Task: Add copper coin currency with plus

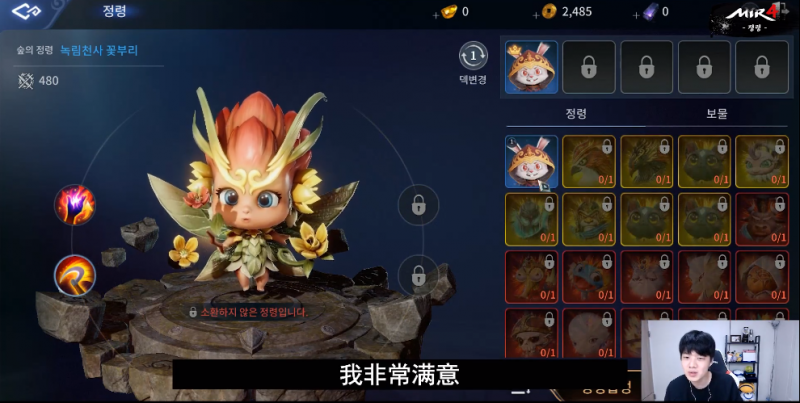Action: point(536,13)
